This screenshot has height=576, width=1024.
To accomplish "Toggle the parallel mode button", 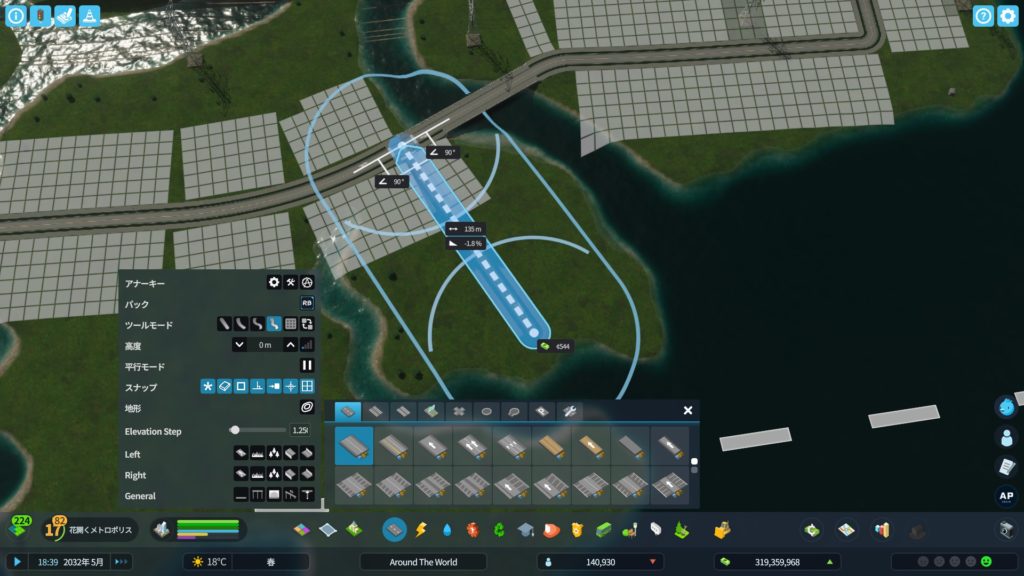I will click(308, 366).
